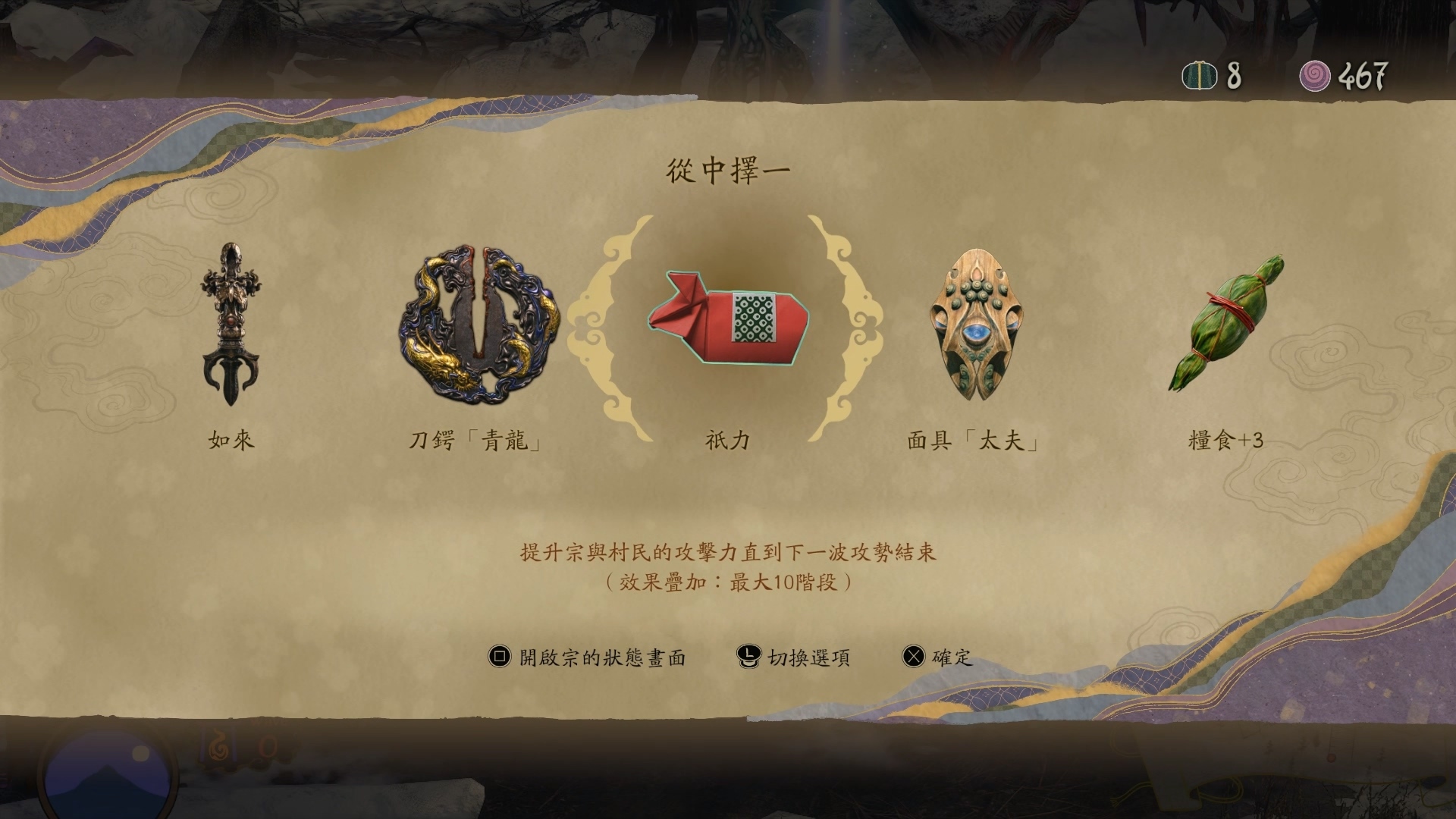Viewport: 1456px width, 819px height.
Task: Toggle selection with 切換選項 option
Action: tap(806, 657)
